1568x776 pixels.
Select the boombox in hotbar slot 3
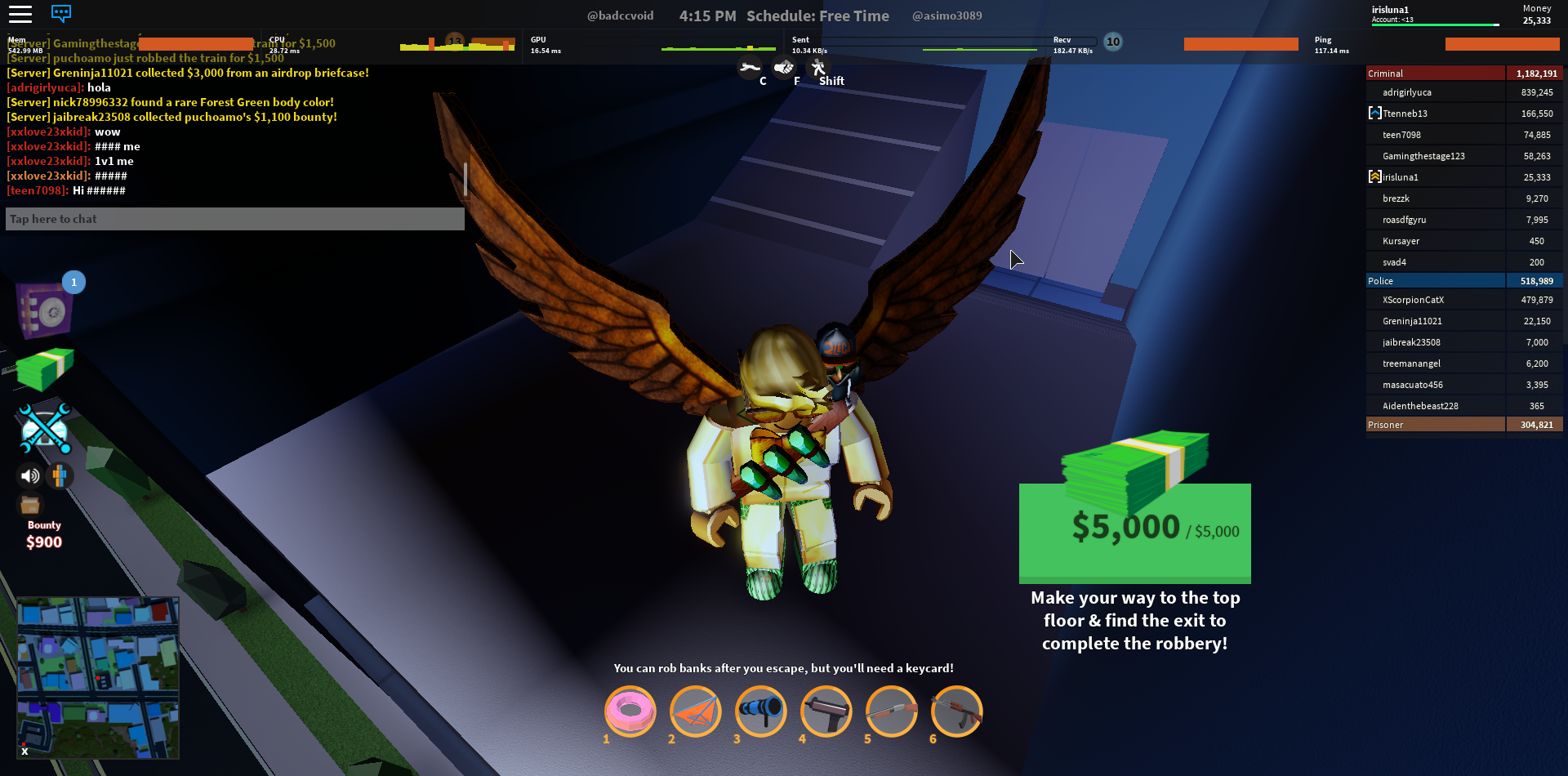(760, 711)
